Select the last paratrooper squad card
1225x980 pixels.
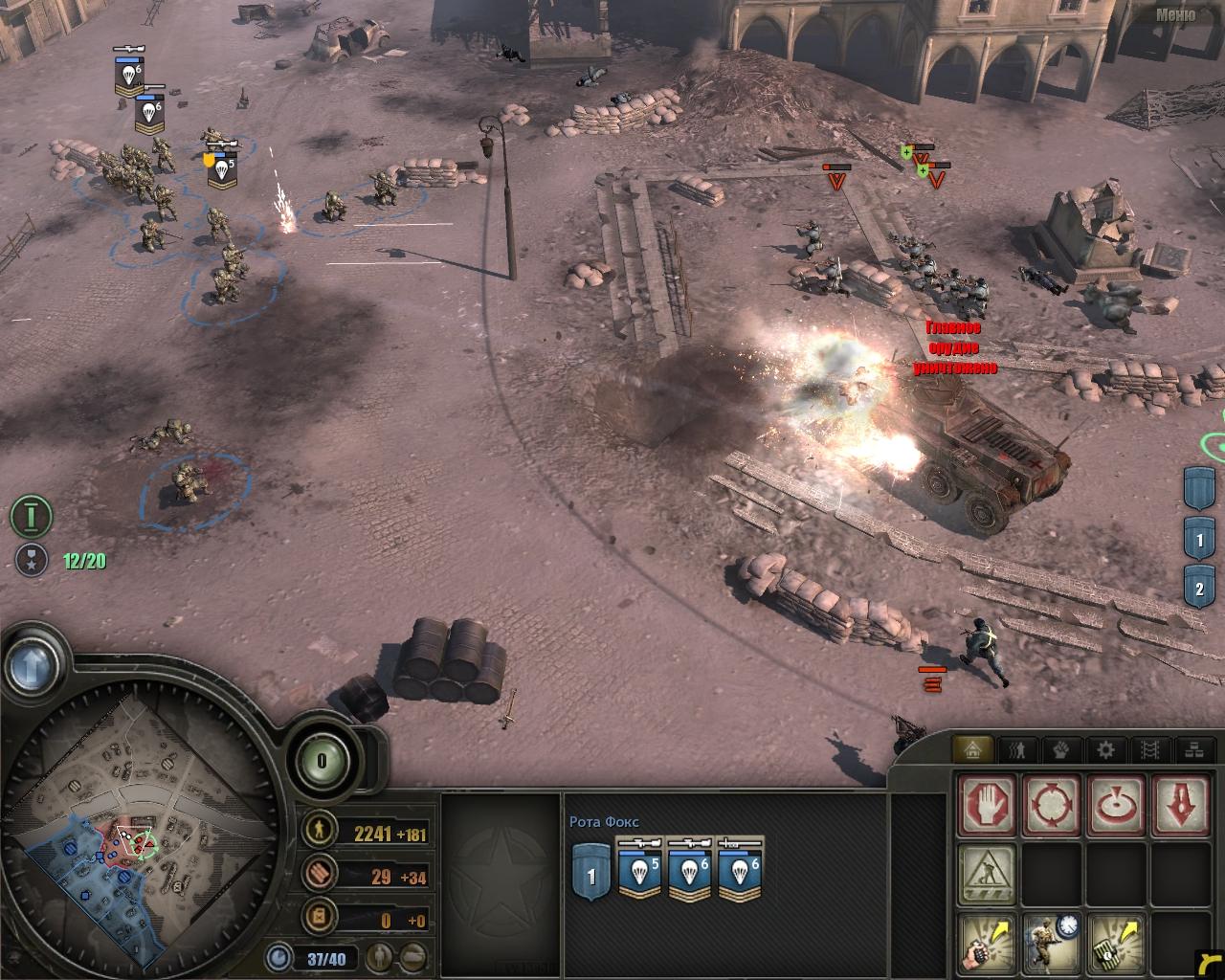739,870
